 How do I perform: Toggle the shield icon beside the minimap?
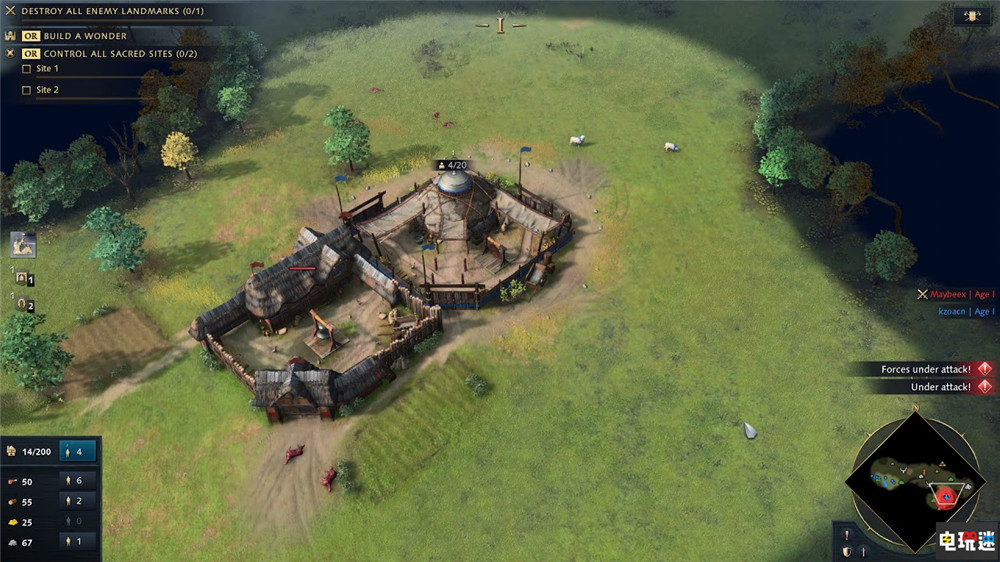pos(846,552)
